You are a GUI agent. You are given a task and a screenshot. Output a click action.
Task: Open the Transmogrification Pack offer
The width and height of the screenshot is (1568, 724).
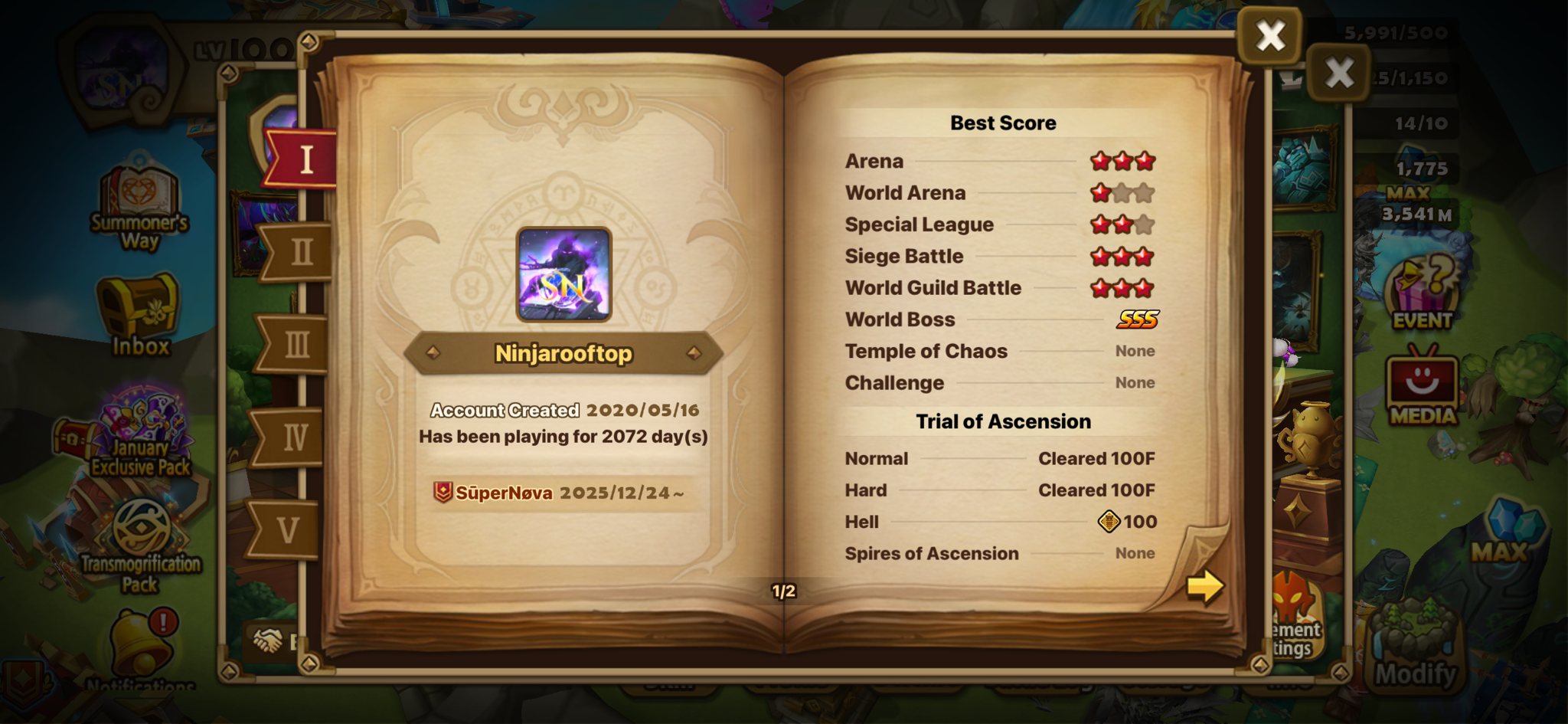point(141,544)
